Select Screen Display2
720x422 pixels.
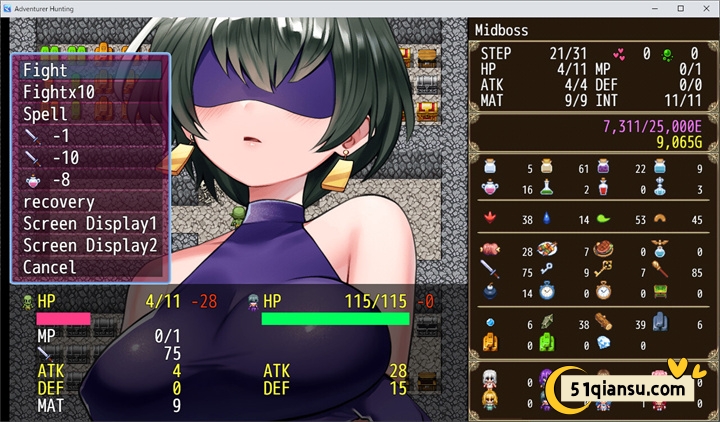coord(90,245)
